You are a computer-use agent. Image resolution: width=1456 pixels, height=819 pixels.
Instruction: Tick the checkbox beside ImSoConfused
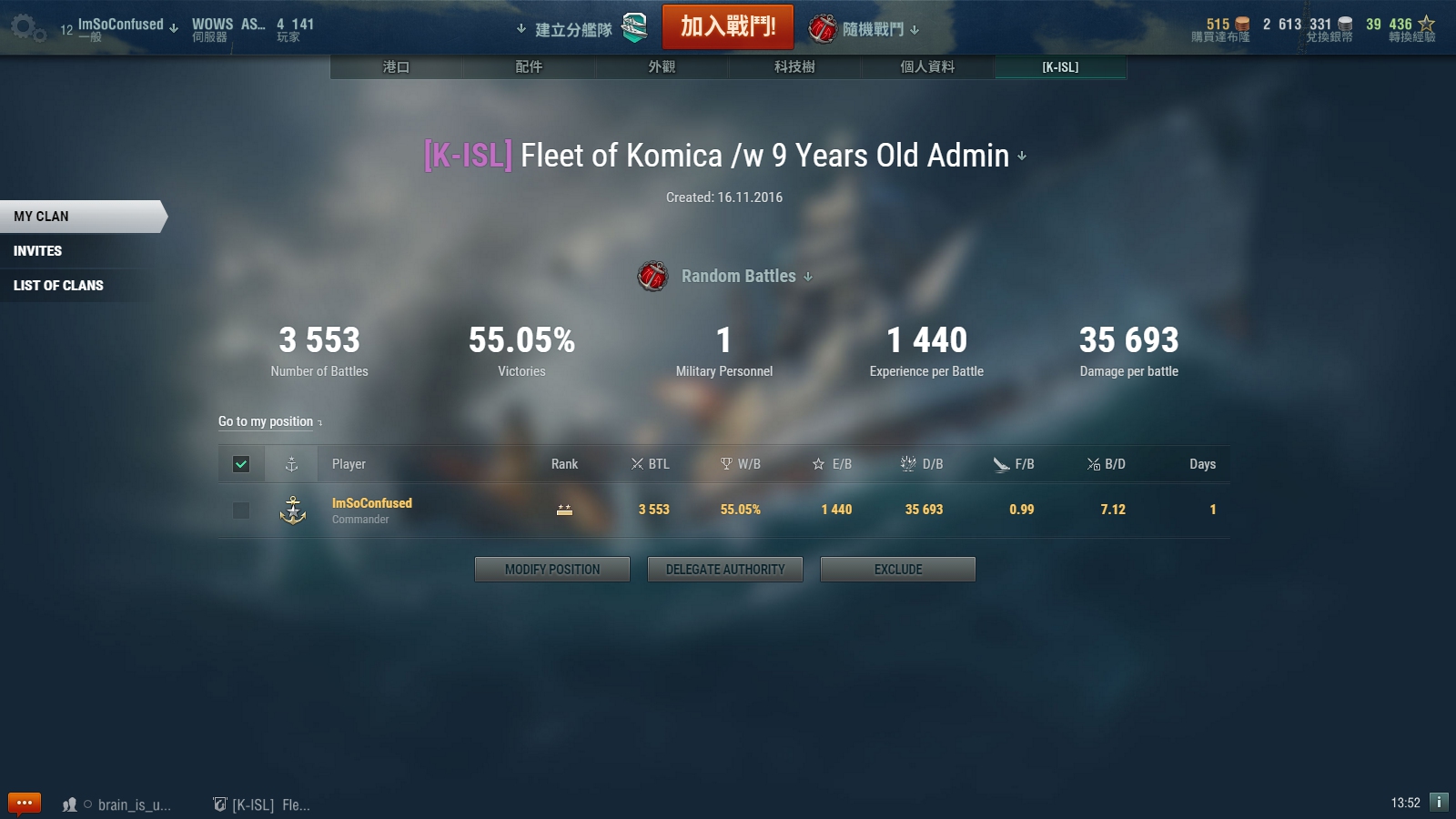point(241,511)
